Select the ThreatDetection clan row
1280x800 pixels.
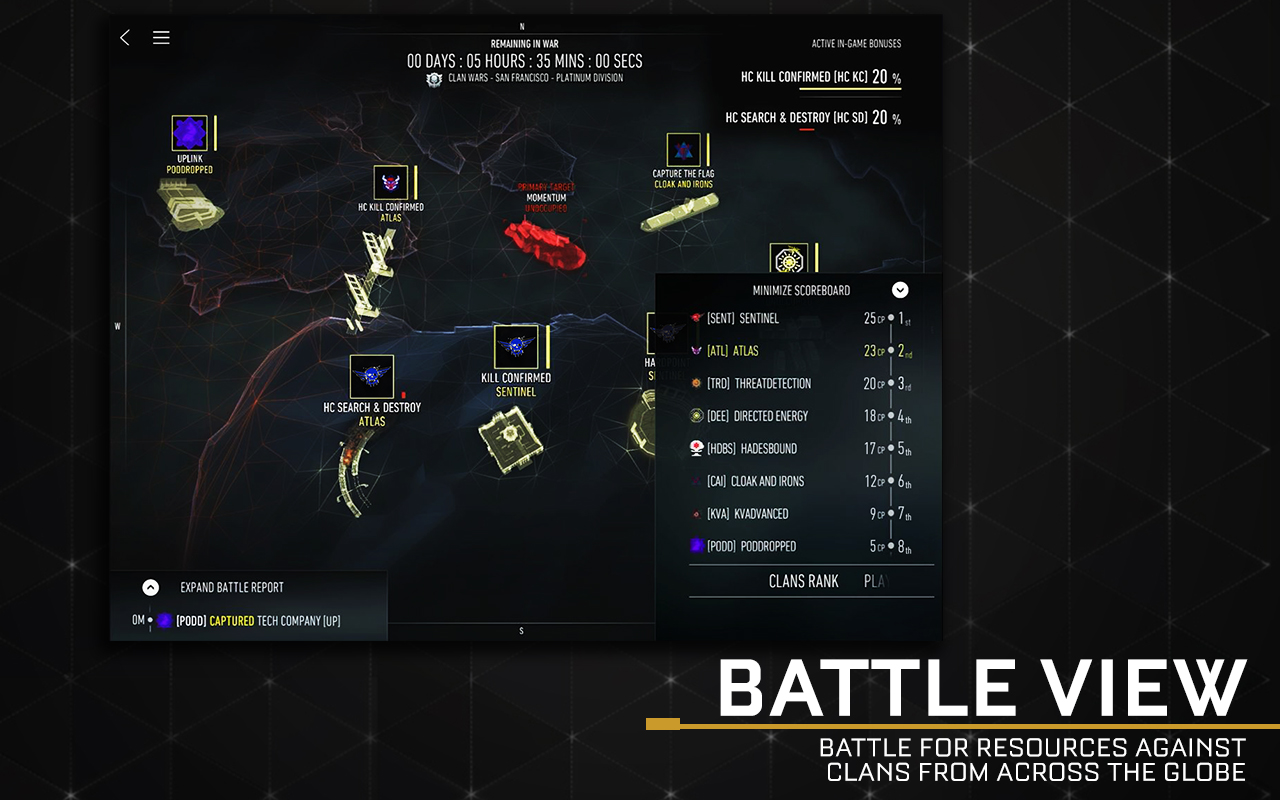pos(800,384)
